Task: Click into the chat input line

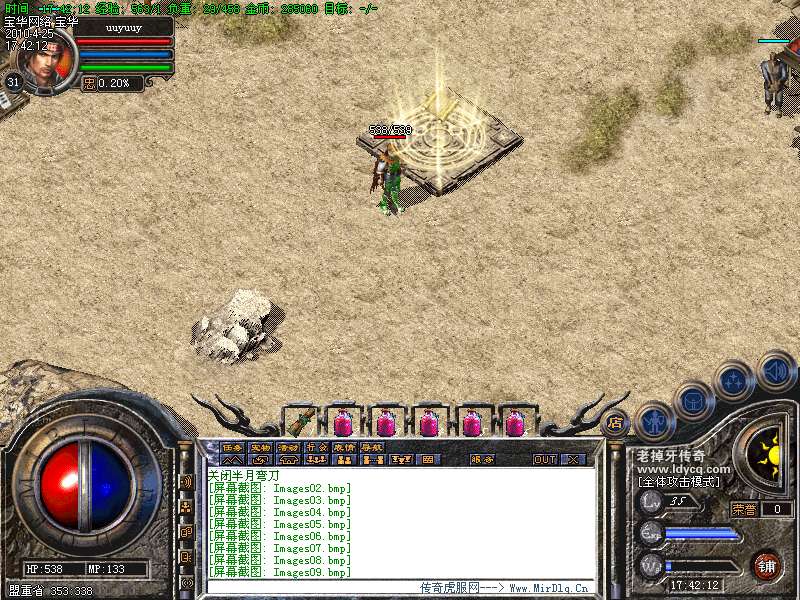Action: coord(300,587)
